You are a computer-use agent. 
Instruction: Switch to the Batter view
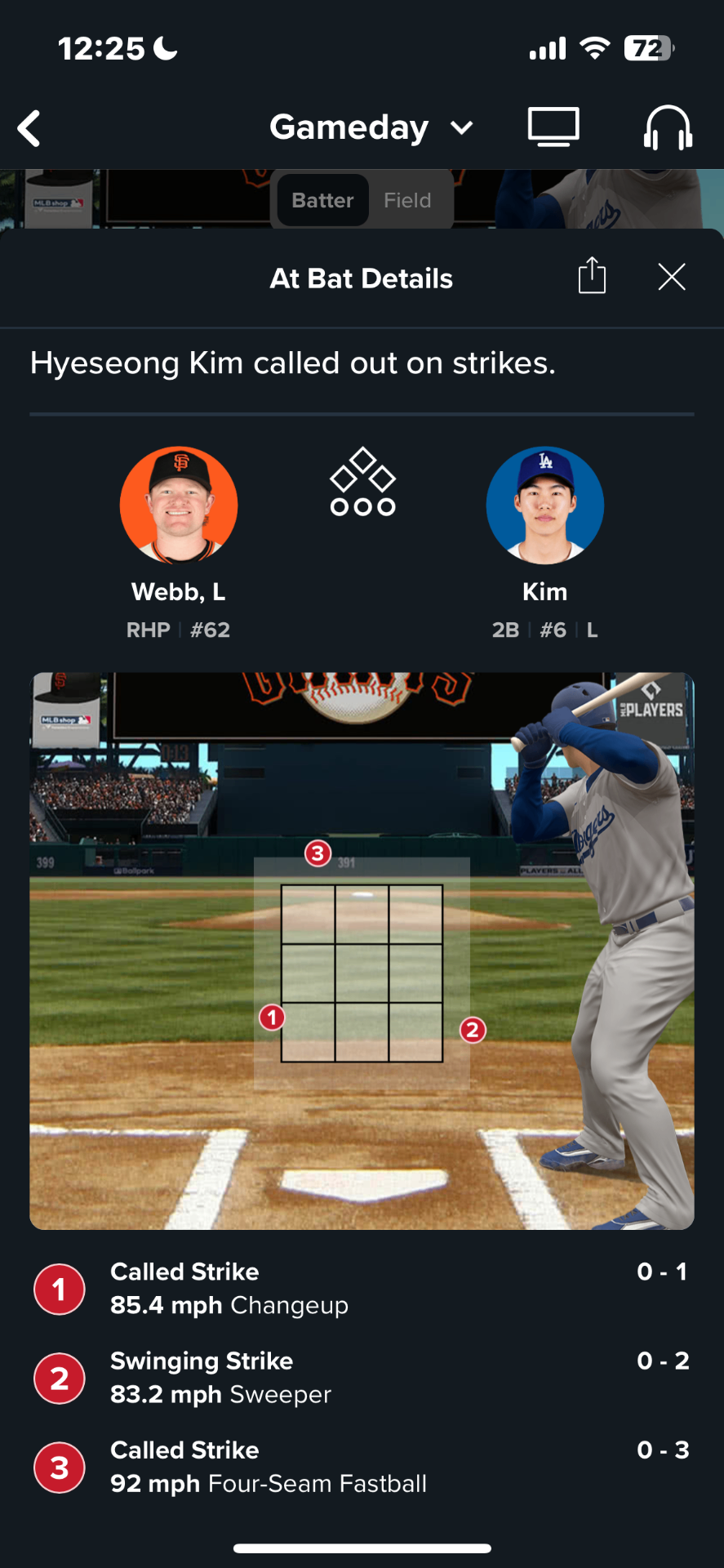(x=322, y=200)
